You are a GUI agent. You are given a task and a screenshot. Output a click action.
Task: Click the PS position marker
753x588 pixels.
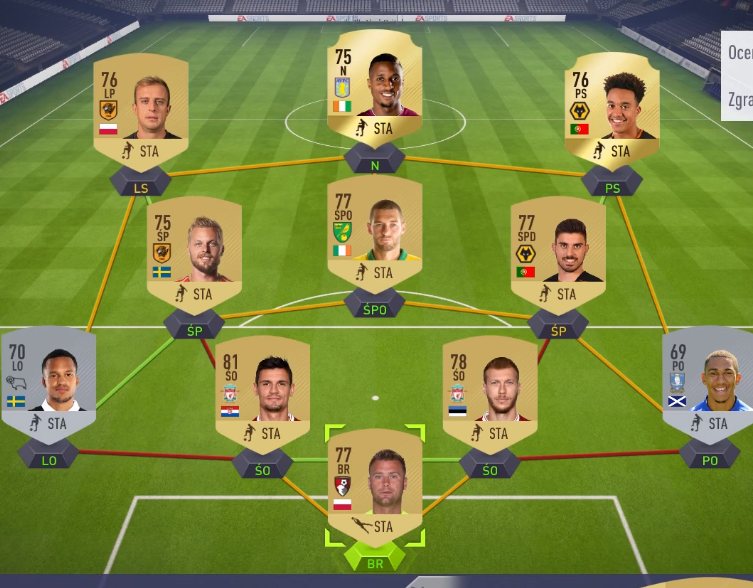[610, 185]
